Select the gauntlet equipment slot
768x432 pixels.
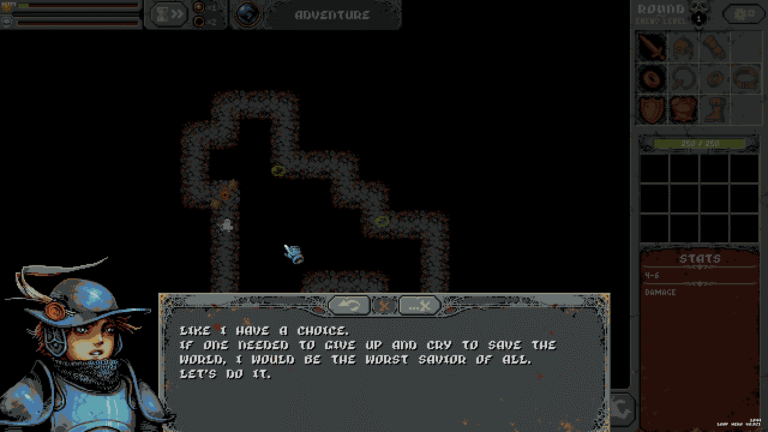(x=713, y=47)
